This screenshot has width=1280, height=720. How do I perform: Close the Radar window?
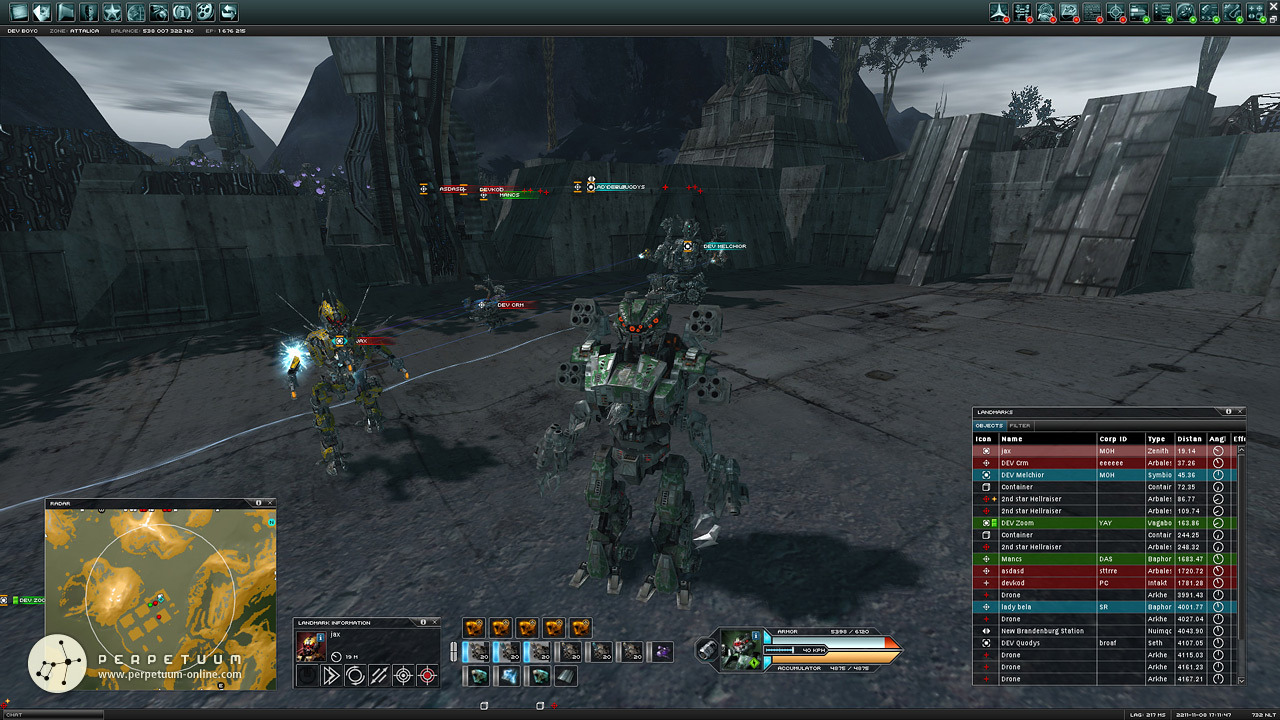point(270,503)
